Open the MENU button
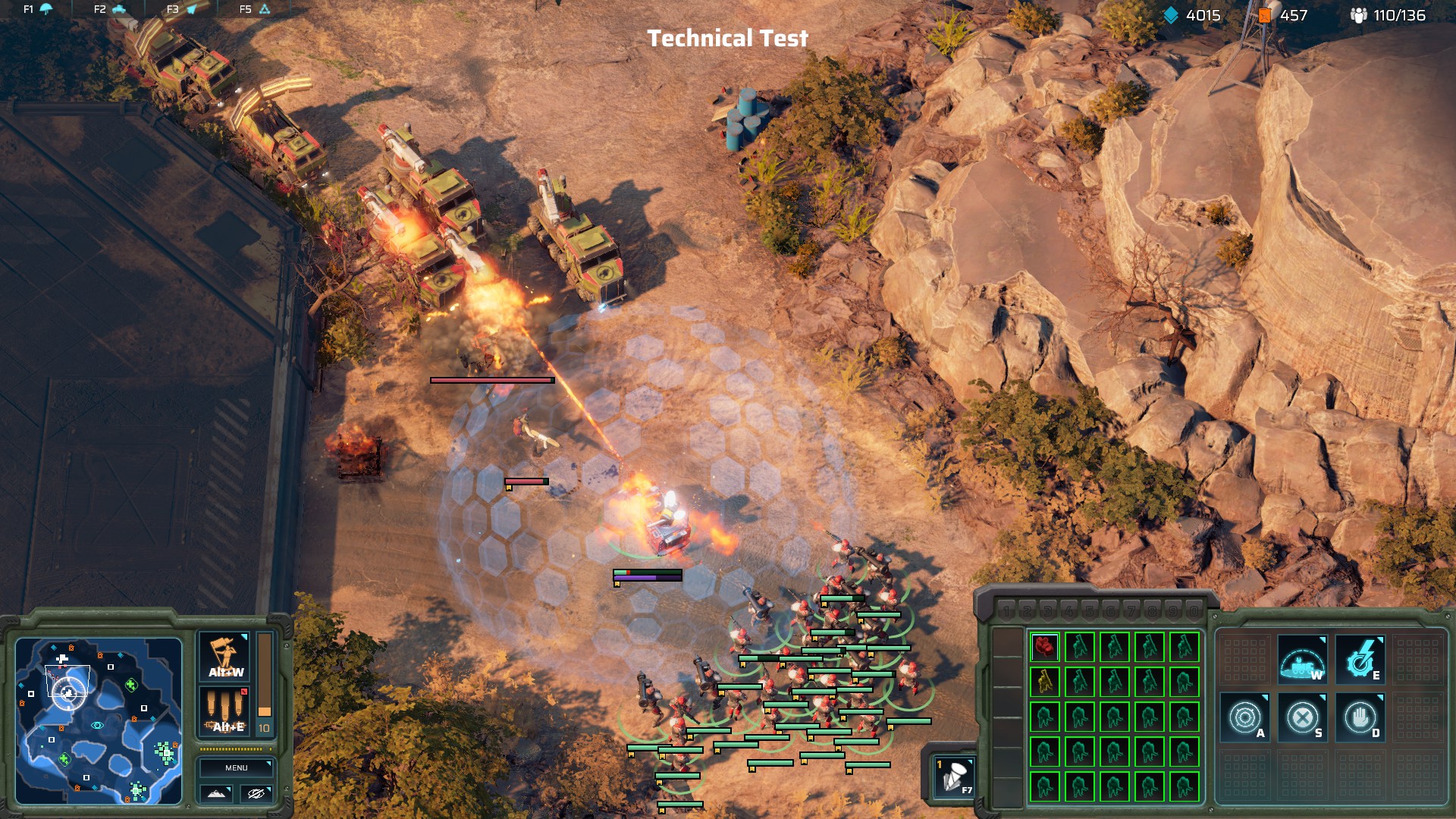 236,767
